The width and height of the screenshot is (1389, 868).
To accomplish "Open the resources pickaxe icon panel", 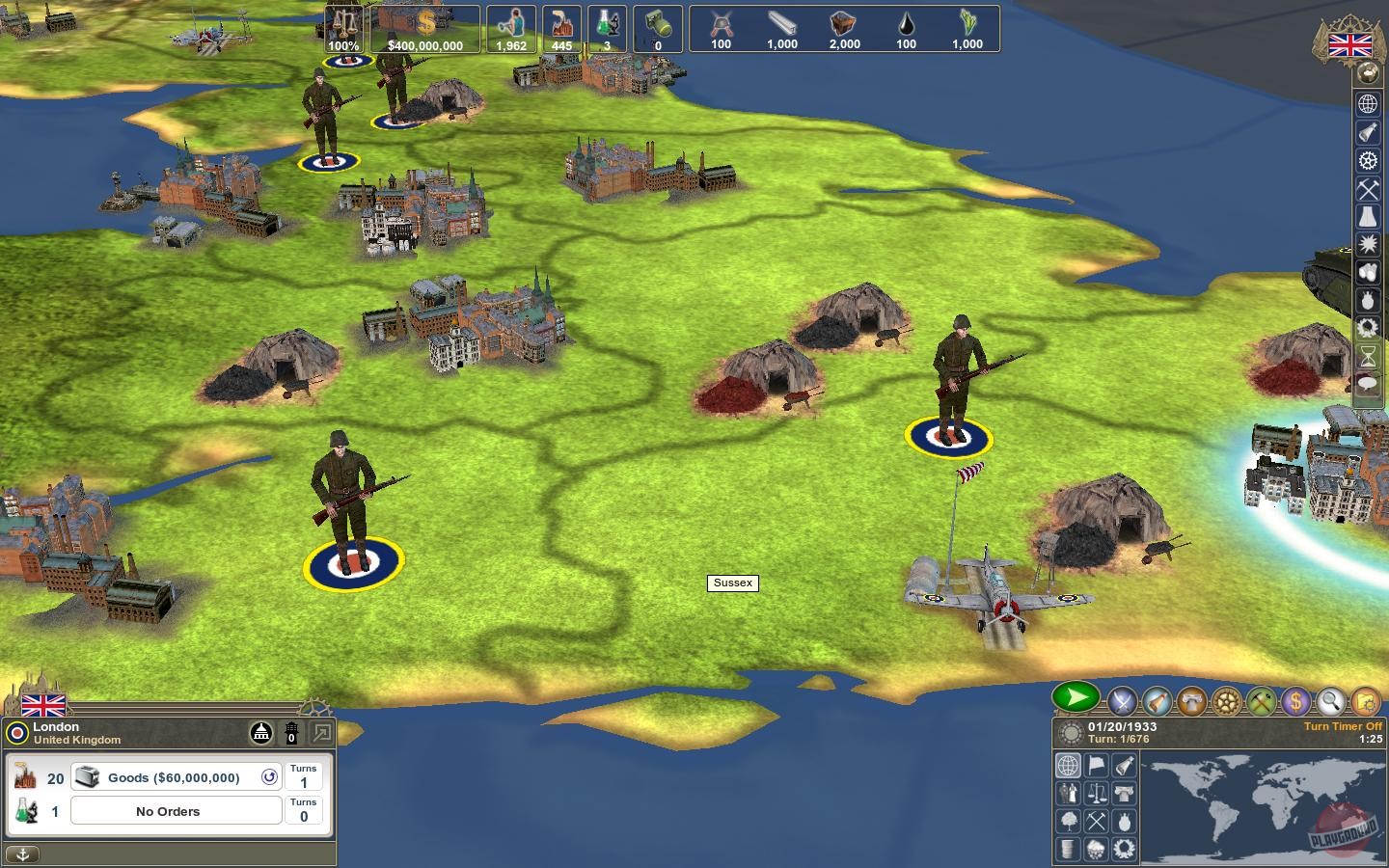I will tap(1263, 701).
